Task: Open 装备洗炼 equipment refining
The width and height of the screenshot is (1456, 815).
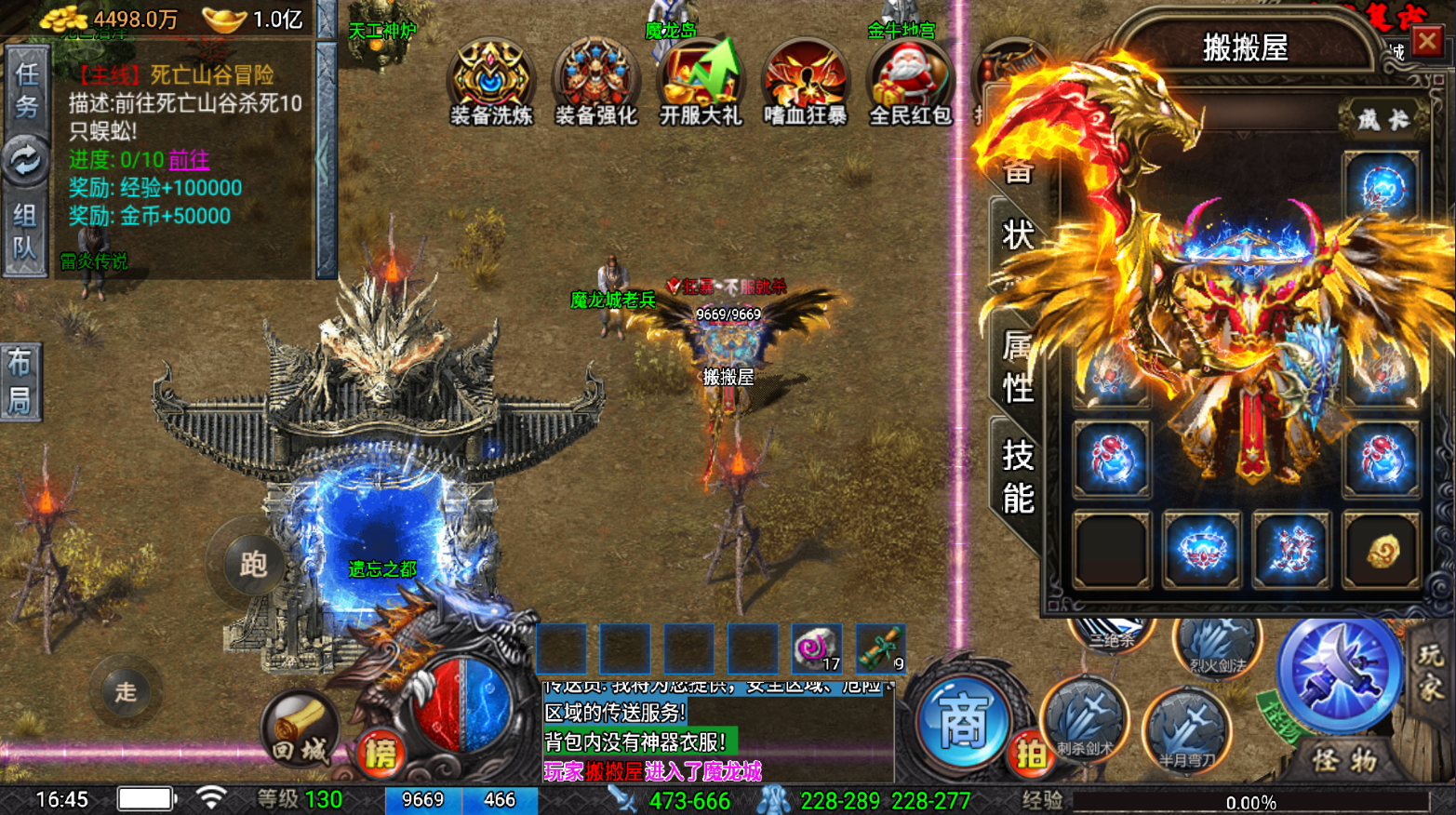Action: (x=490, y=82)
